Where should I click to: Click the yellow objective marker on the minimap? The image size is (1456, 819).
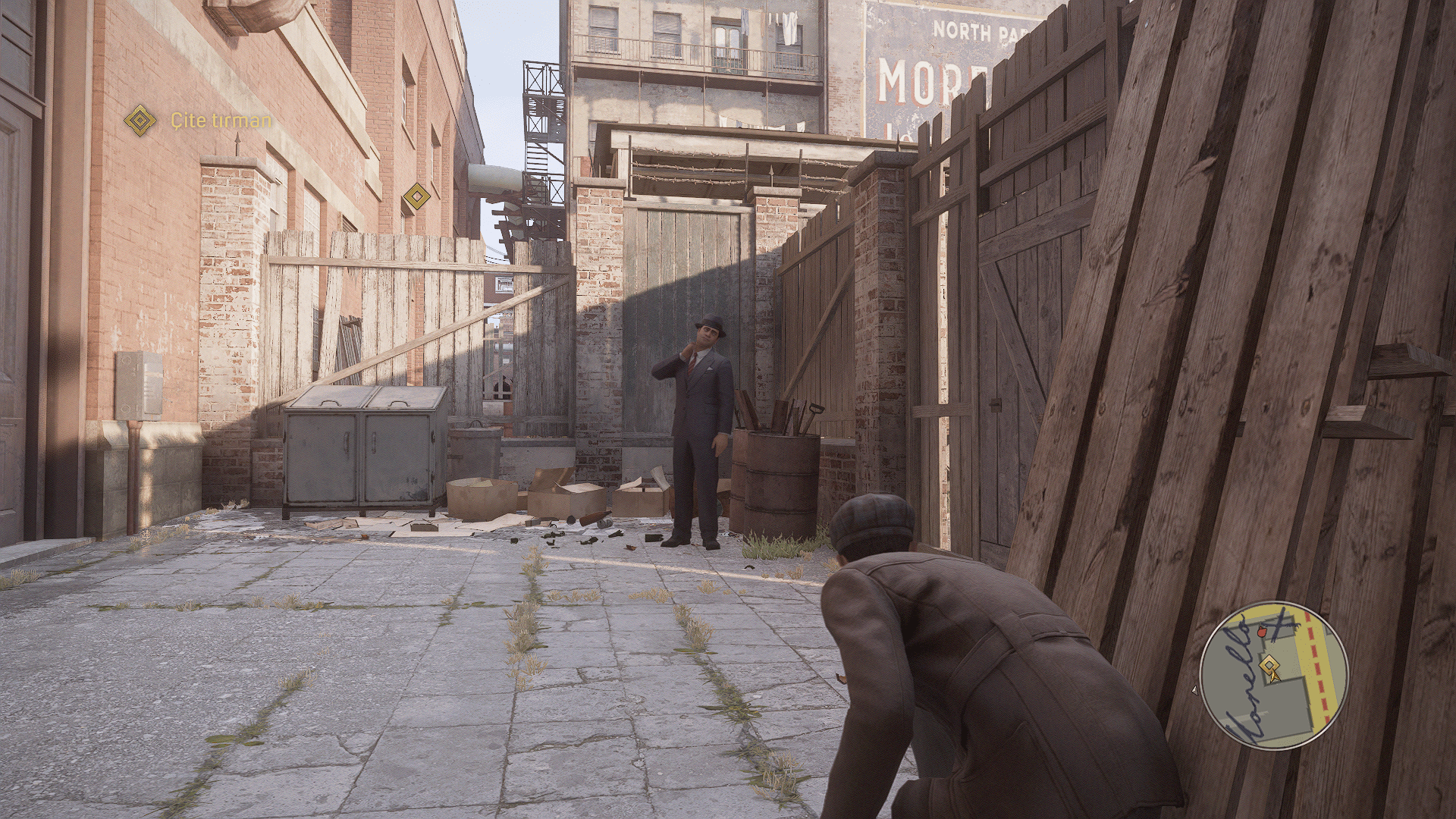[x=1266, y=666]
